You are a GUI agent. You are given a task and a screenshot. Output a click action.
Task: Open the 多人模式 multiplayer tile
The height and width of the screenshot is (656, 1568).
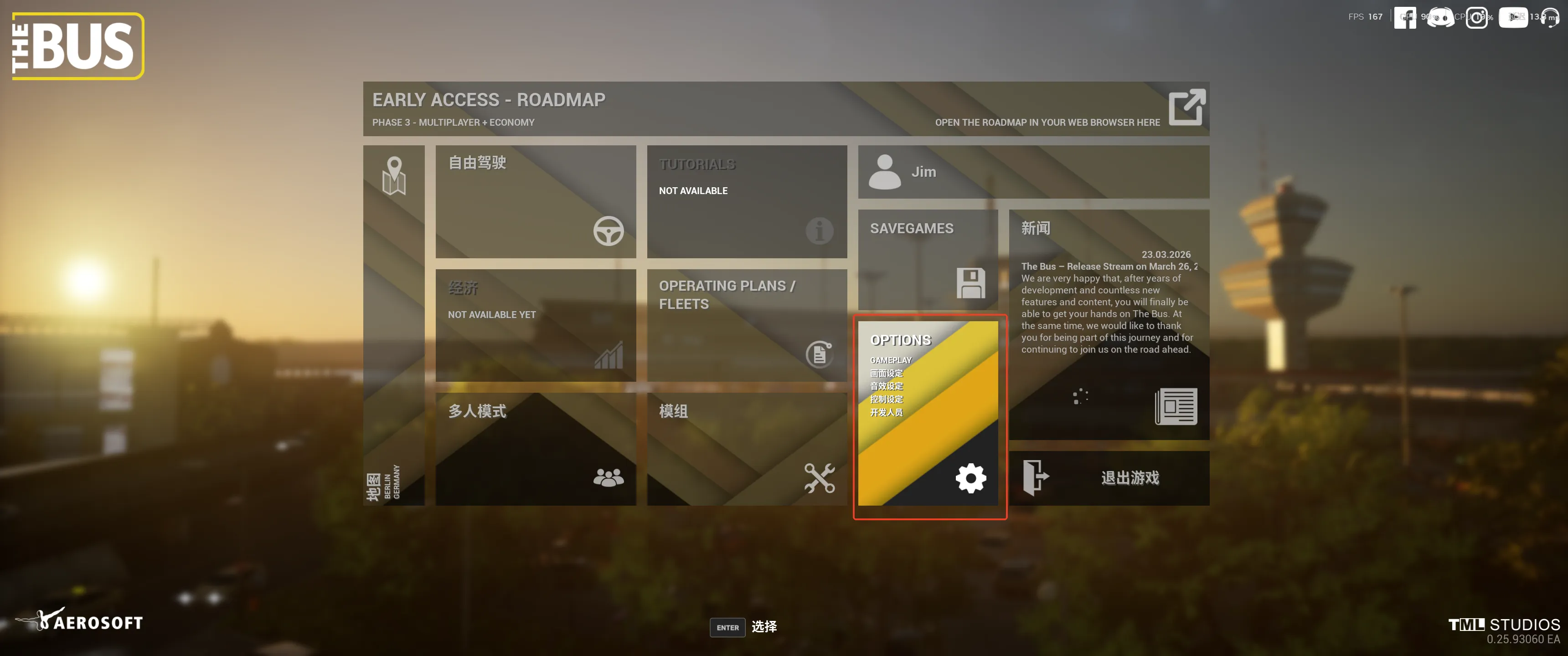[535, 448]
